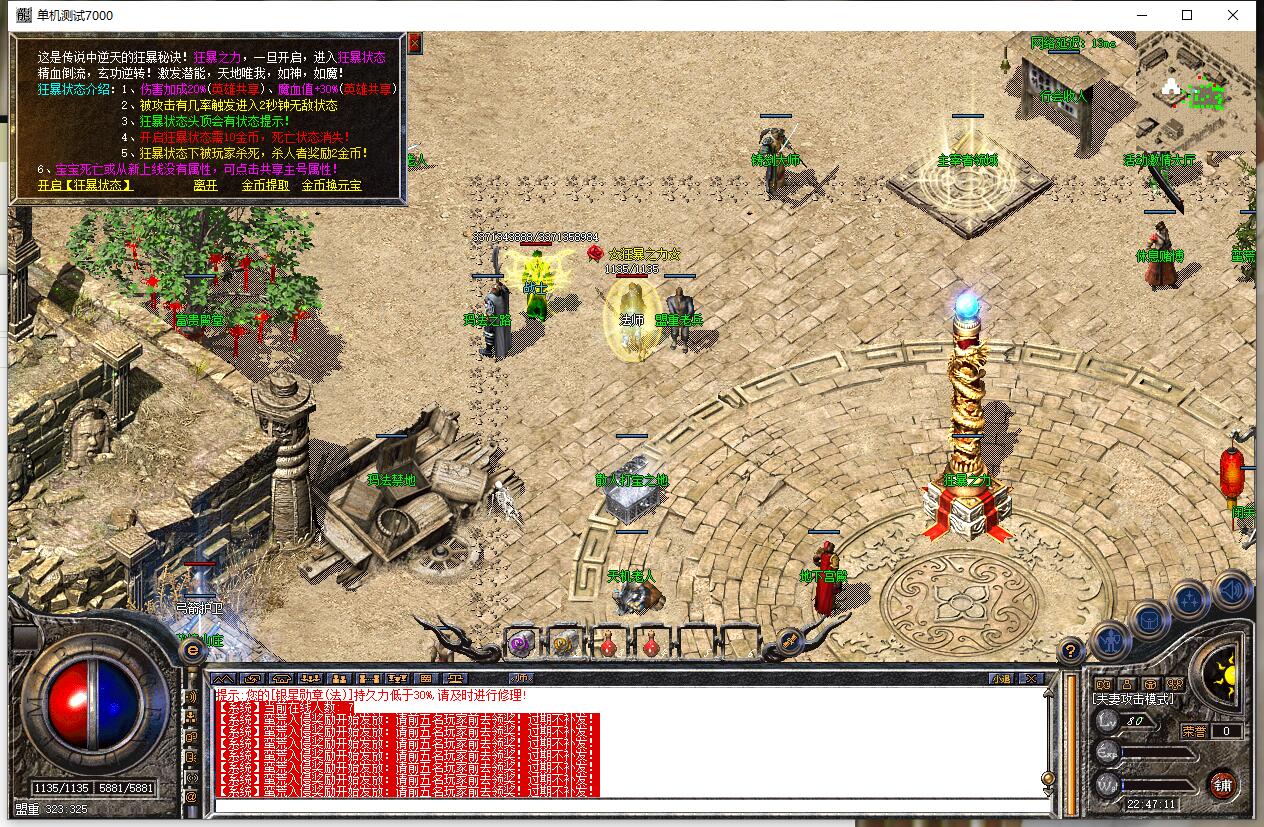Viewport: 1264px width, 827px height.
Task: Use the gold scroll in the hotbar
Action: [563, 645]
